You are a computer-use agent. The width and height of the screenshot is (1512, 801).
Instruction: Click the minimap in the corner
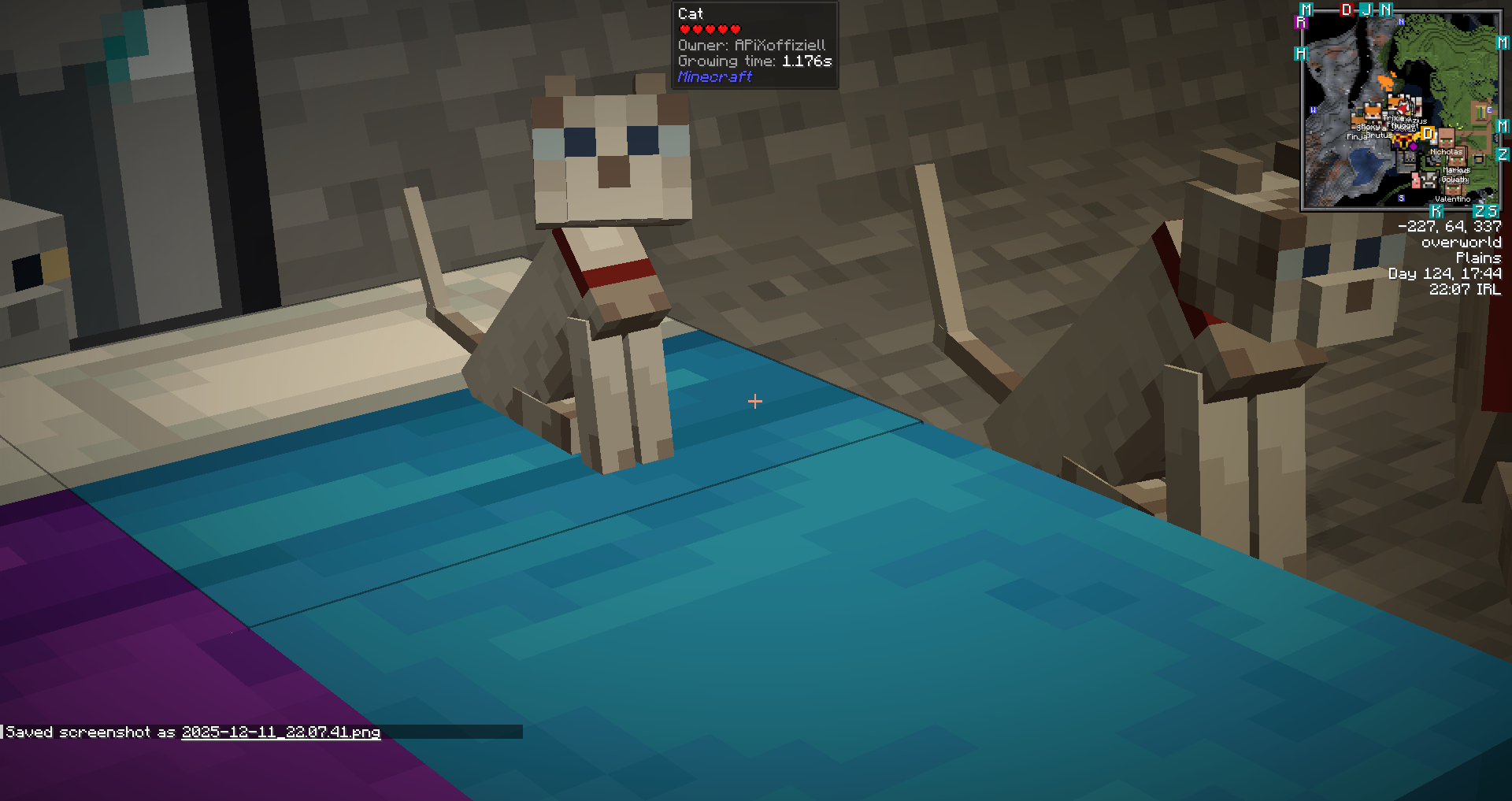pyautogui.click(x=1400, y=110)
